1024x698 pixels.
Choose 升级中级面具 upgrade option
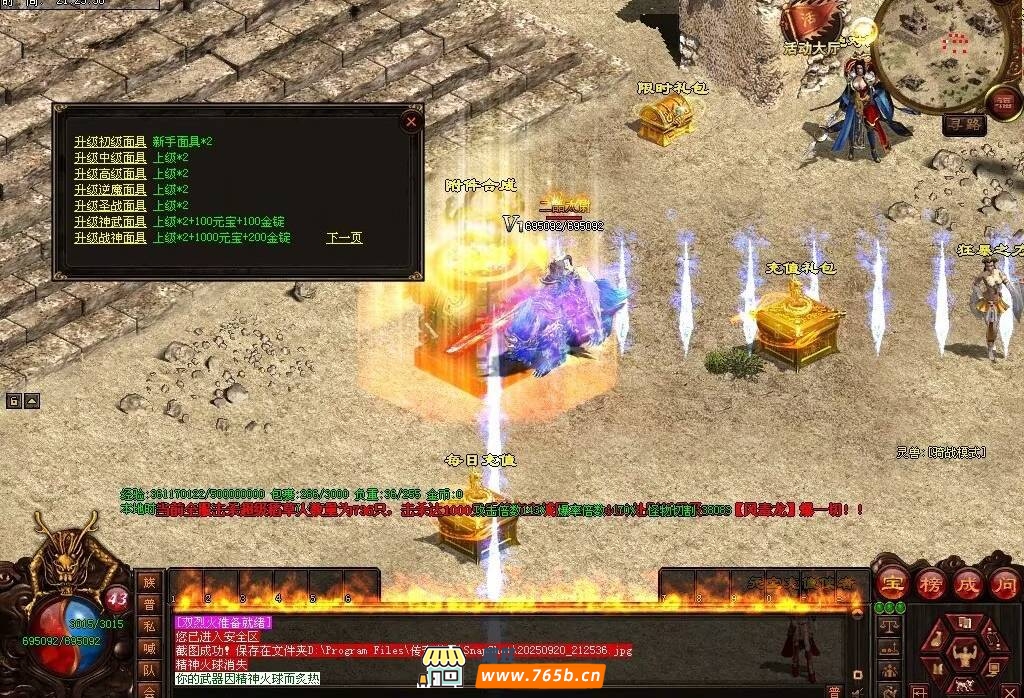click(110, 158)
